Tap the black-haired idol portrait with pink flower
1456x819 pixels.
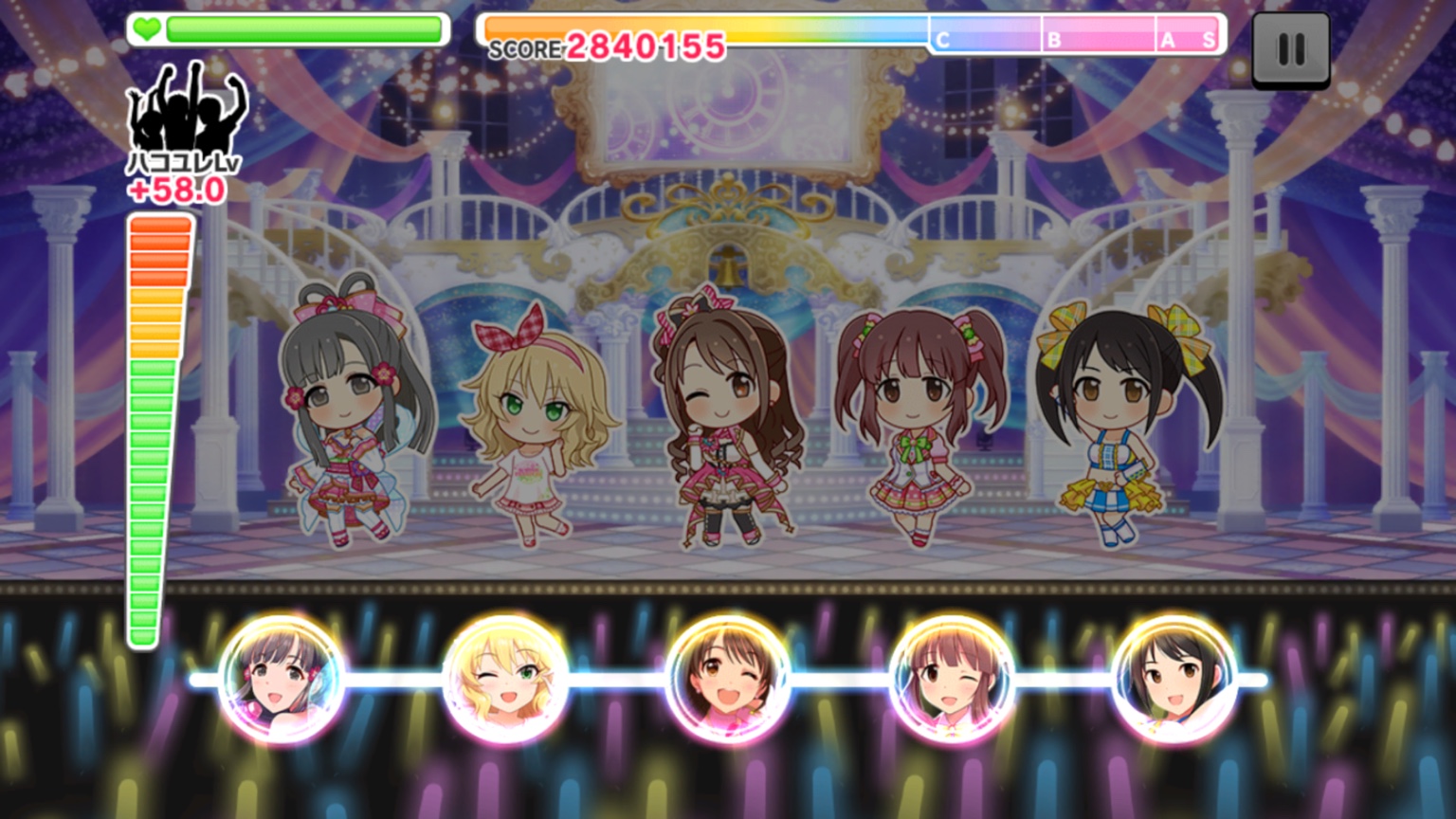(x=282, y=679)
